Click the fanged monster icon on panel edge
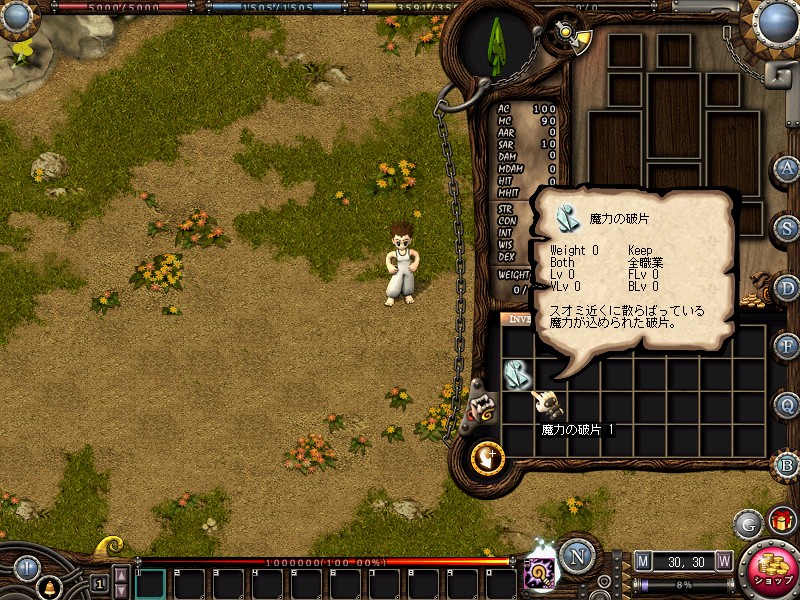 tap(483, 406)
